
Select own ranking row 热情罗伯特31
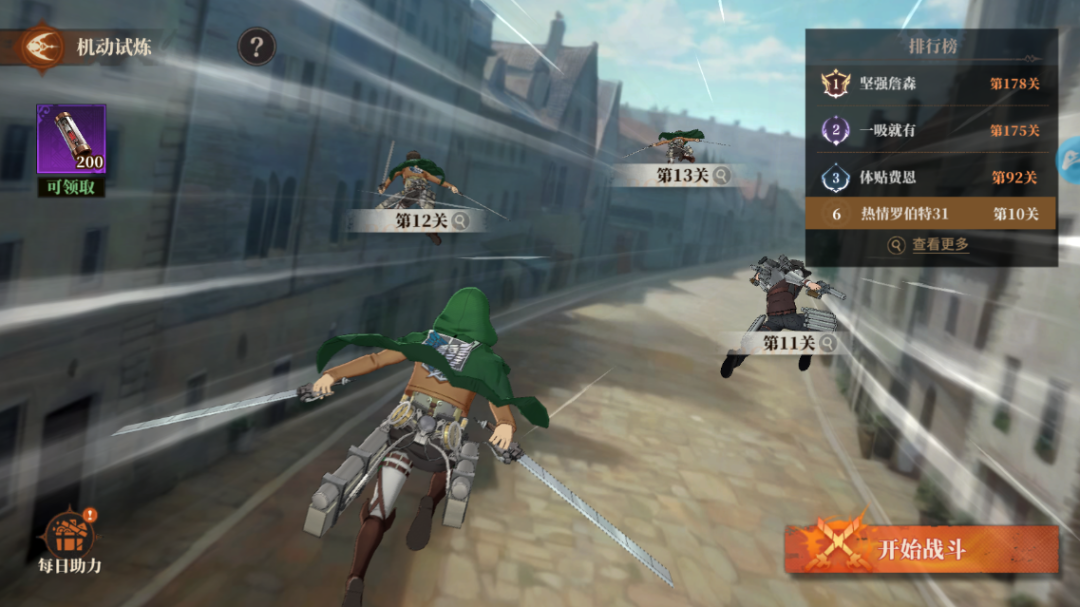(930, 213)
